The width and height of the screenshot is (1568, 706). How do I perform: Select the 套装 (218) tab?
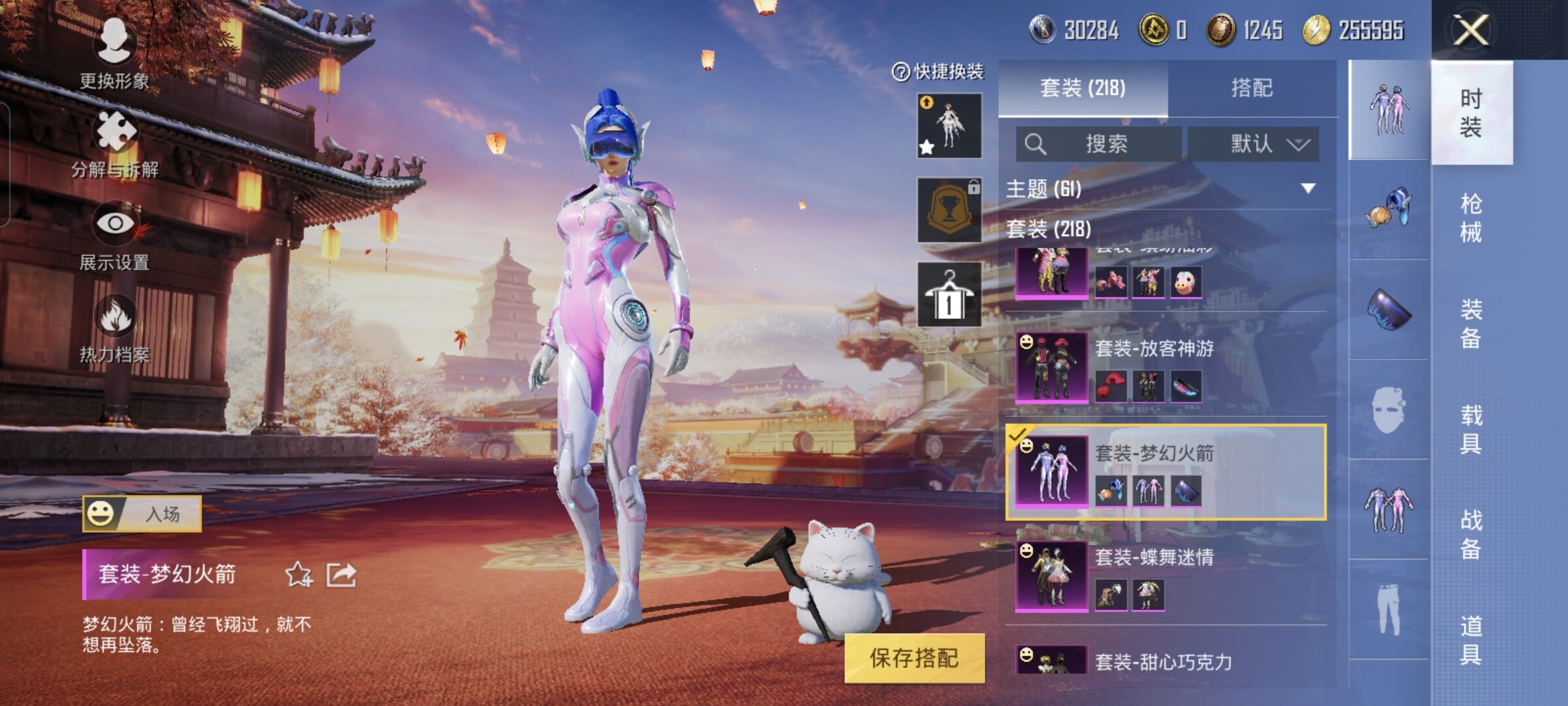pos(1083,88)
